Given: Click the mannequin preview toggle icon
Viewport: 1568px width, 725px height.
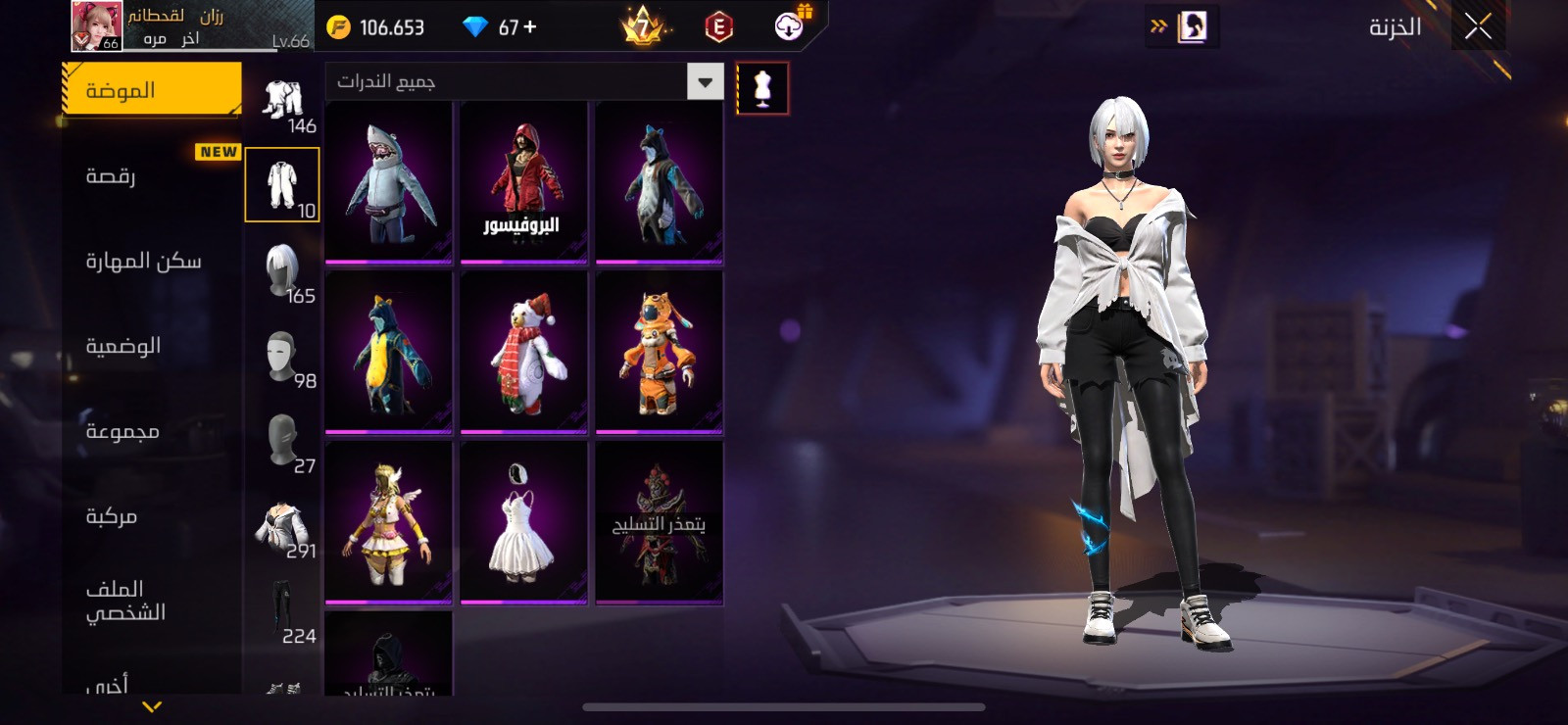Looking at the screenshot, I should [762, 89].
